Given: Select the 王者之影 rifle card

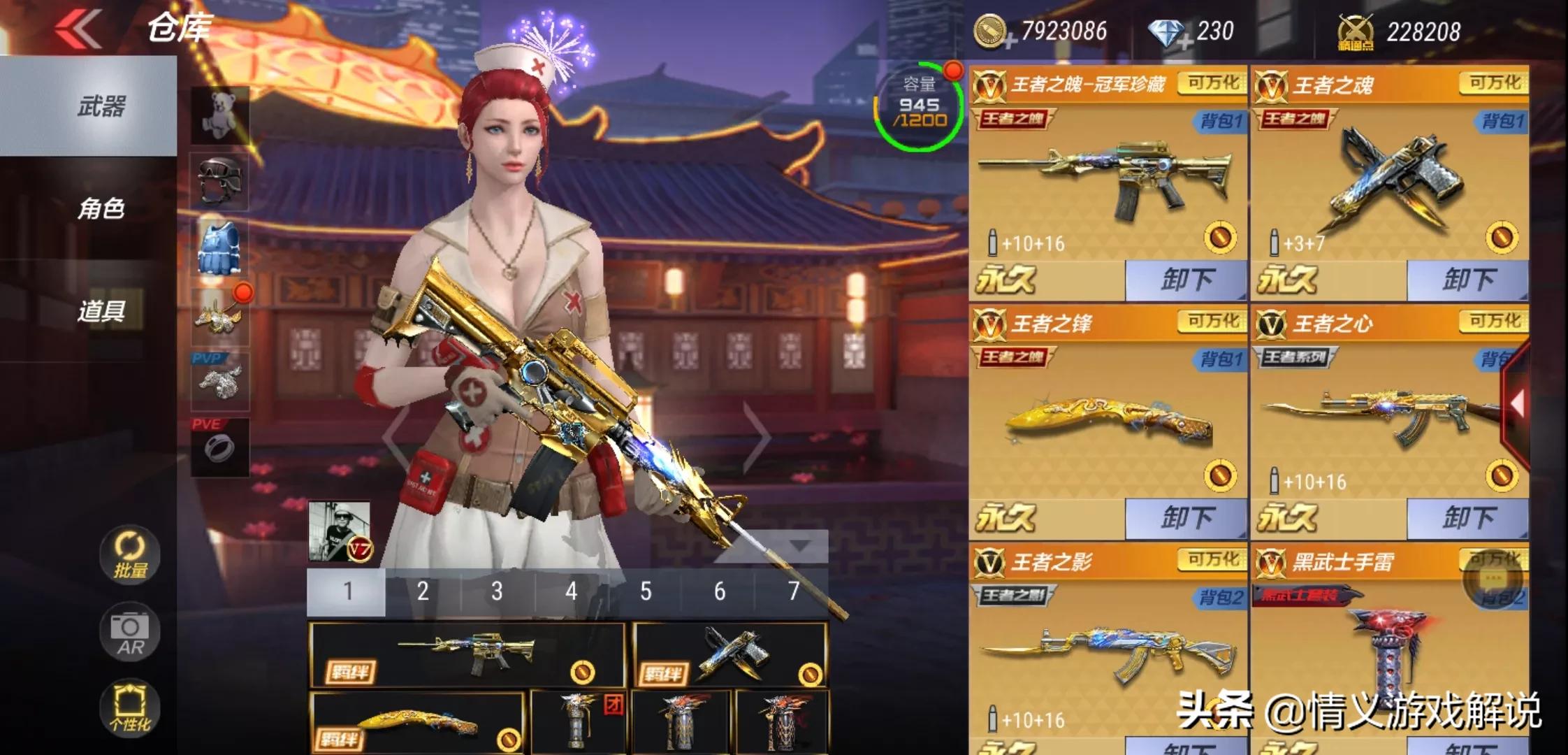Looking at the screenshot, I should [x=1108, y=650].
